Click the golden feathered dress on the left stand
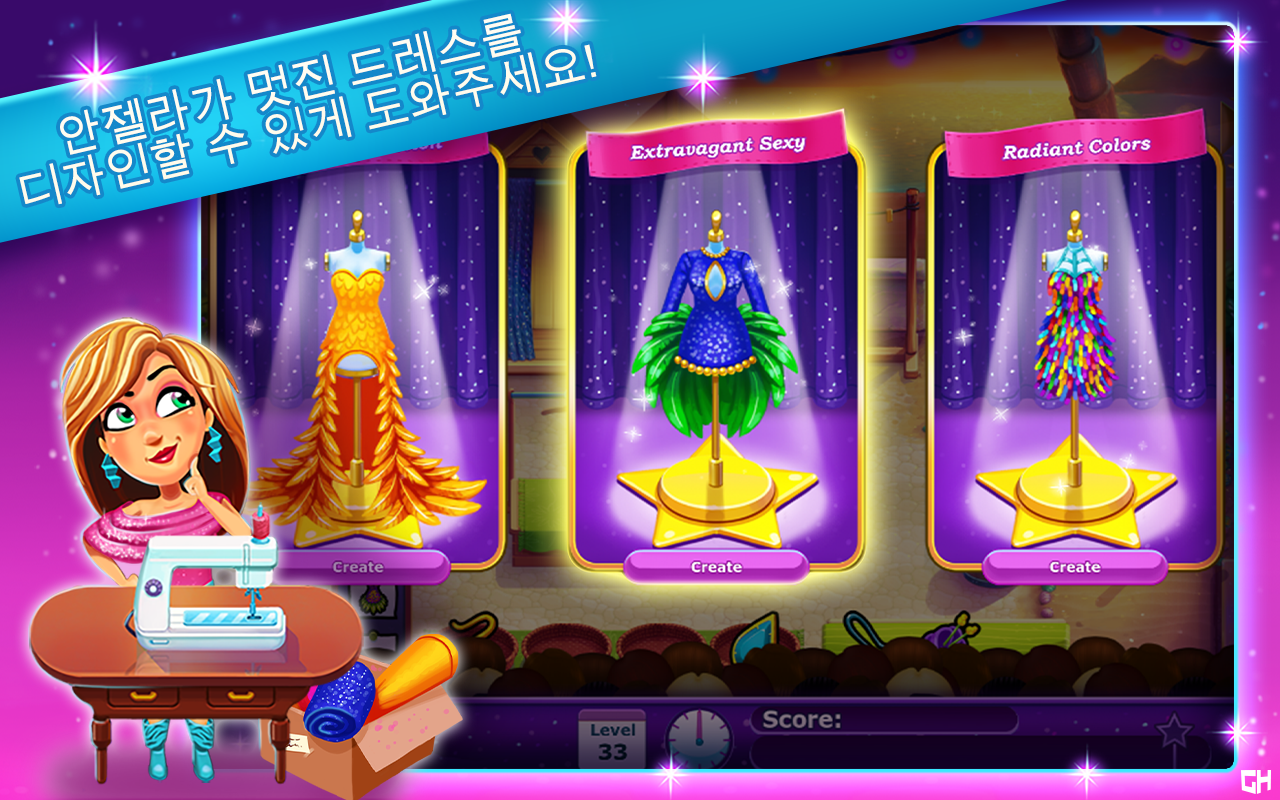 point(358,380)
